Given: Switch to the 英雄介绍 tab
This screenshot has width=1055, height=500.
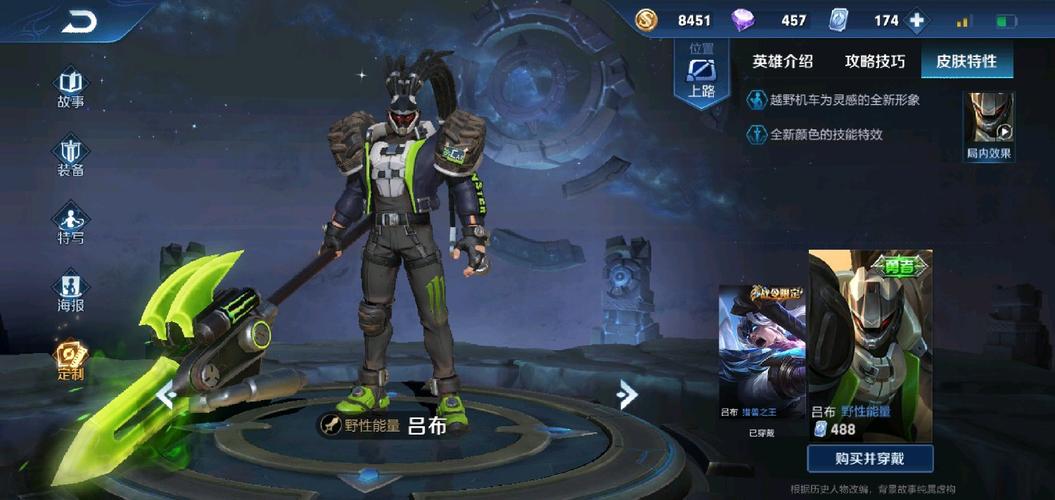Looking at the screenshot, I should tap(783, 61).
